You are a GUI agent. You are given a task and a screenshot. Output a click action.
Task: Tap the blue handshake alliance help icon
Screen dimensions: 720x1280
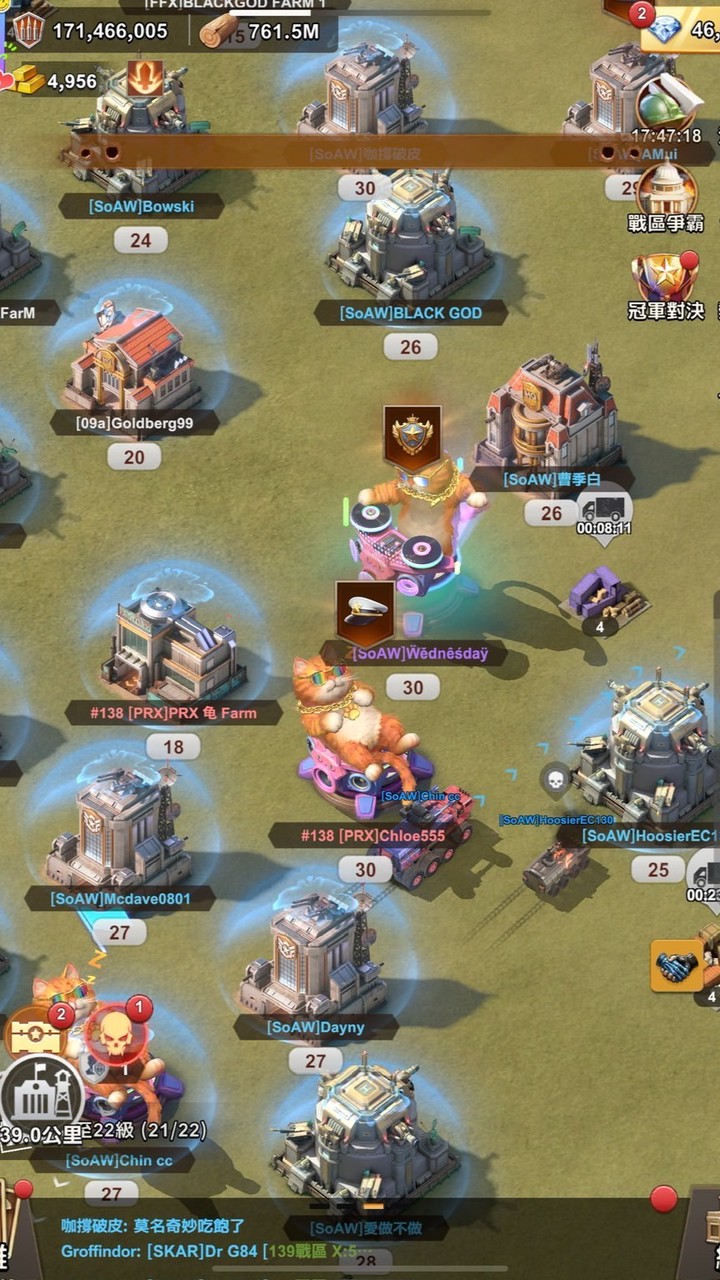[673, 967]
